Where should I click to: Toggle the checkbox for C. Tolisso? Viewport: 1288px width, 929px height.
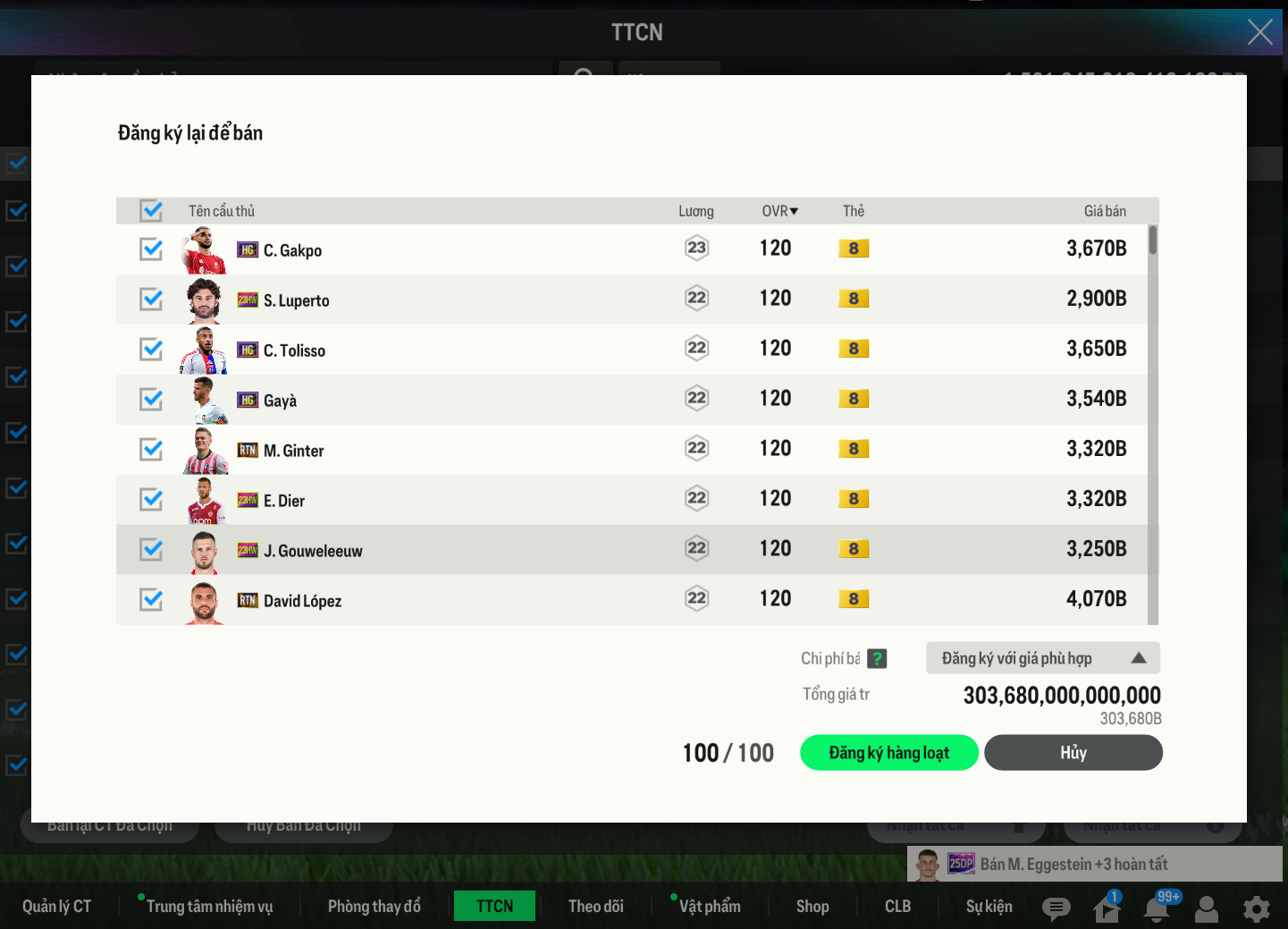coord(152,350)
